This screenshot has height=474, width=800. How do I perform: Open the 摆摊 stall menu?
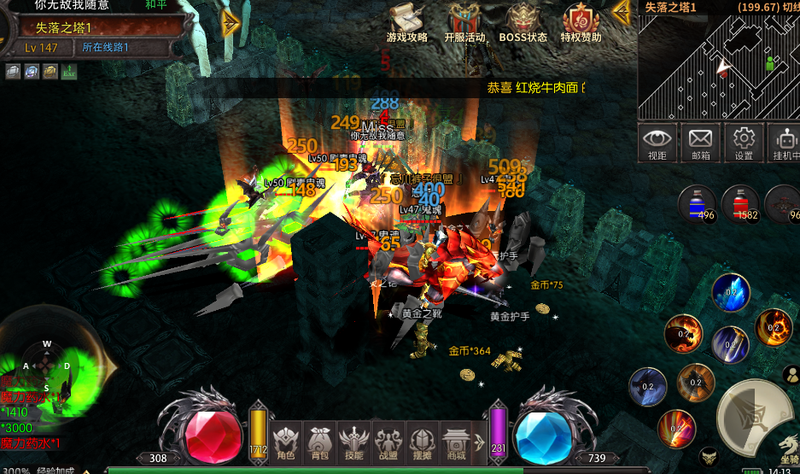pos(423,441)
